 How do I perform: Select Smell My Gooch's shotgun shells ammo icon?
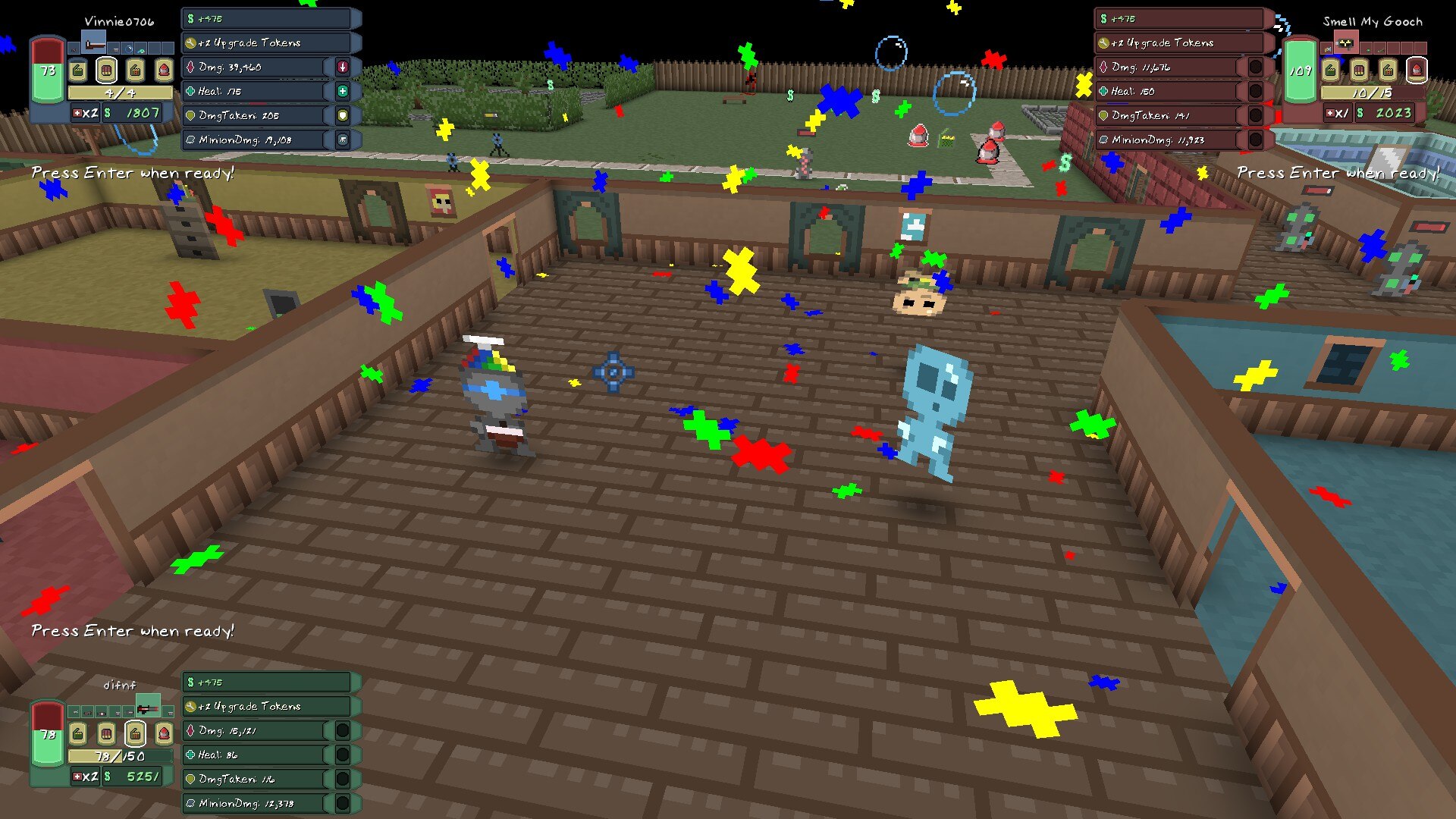(x=1359, y=71)
